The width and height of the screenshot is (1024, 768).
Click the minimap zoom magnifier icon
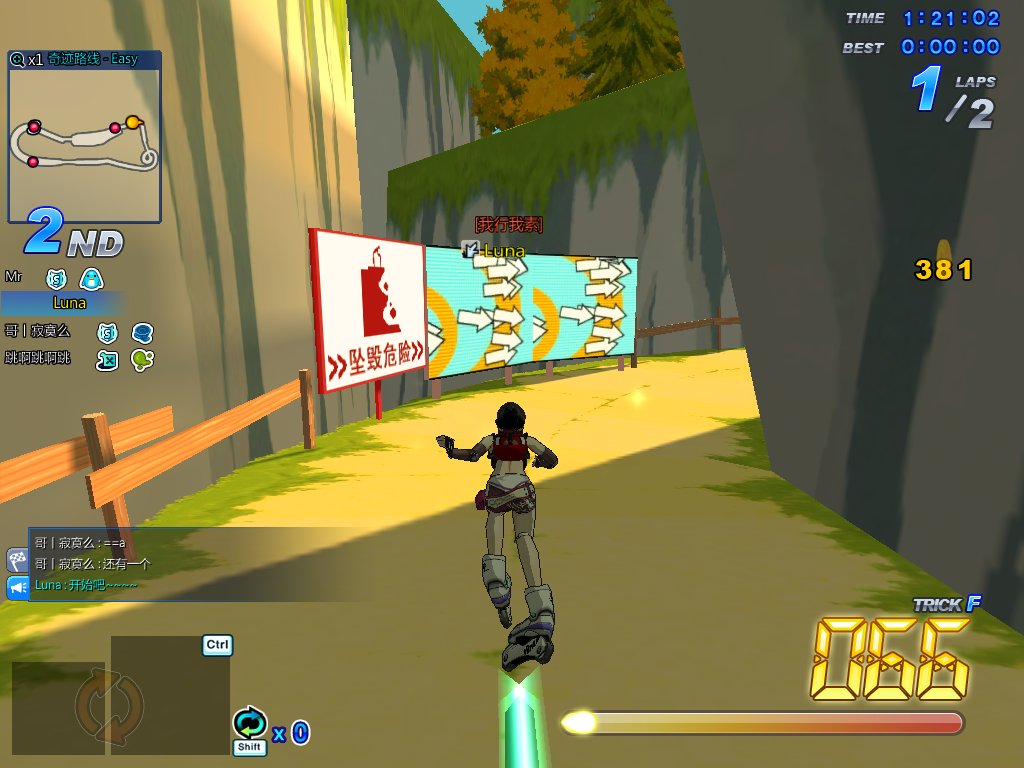point(17,59)
